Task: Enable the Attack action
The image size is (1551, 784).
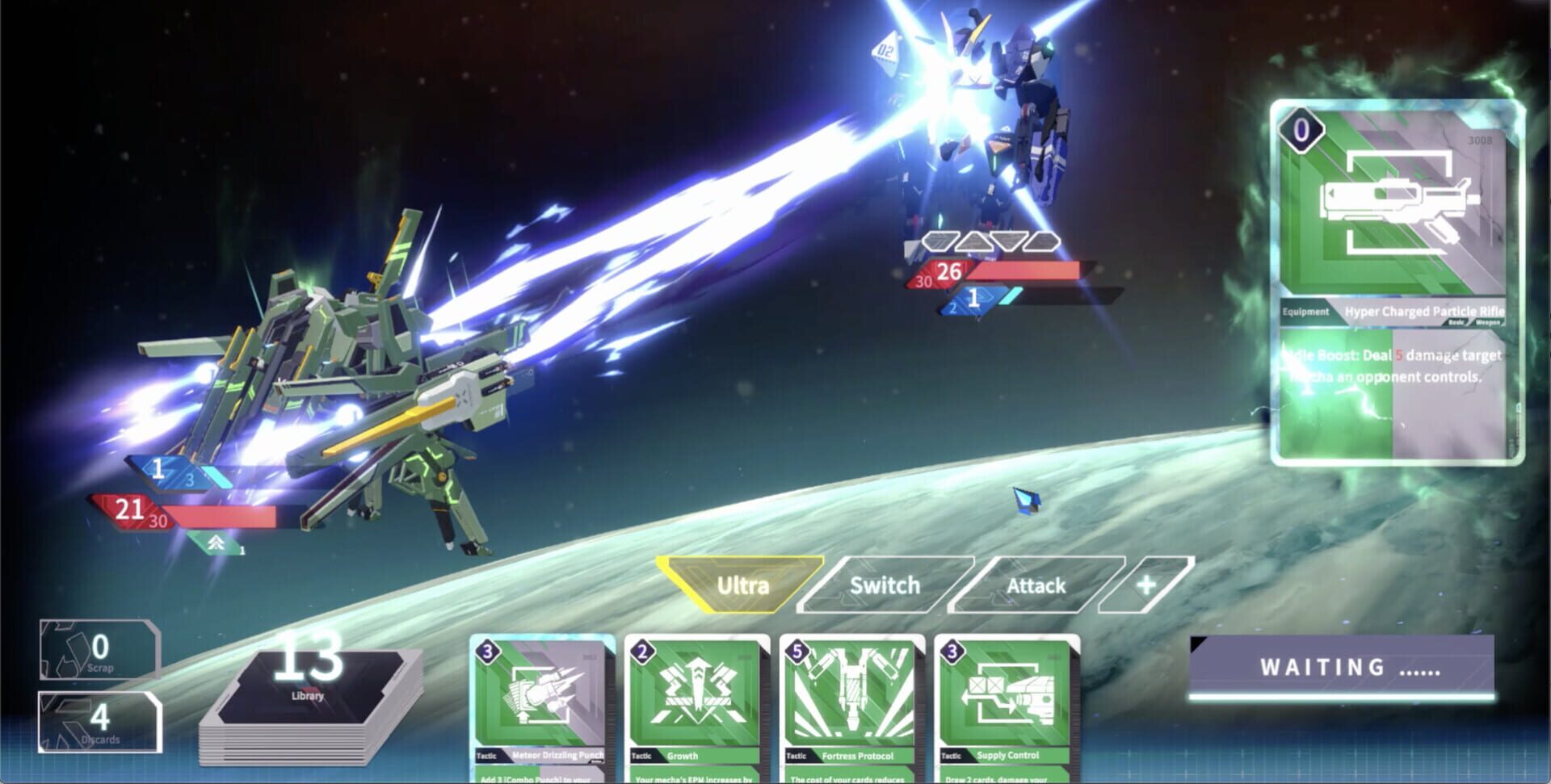Action: click(x=1037, y=585)
